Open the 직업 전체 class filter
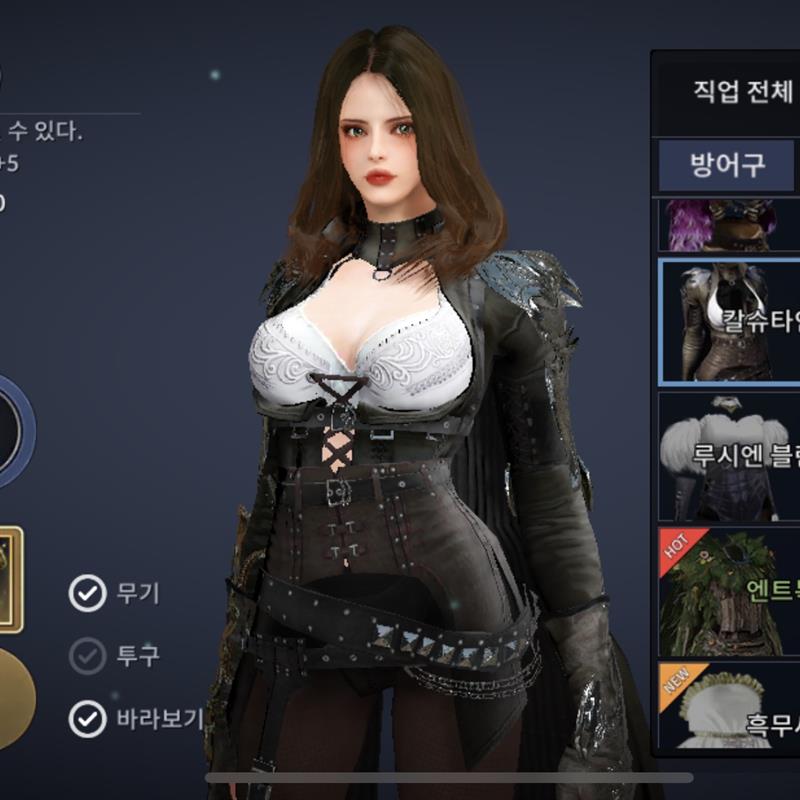Viewport: 800px width, 800px height. (728, 93)
